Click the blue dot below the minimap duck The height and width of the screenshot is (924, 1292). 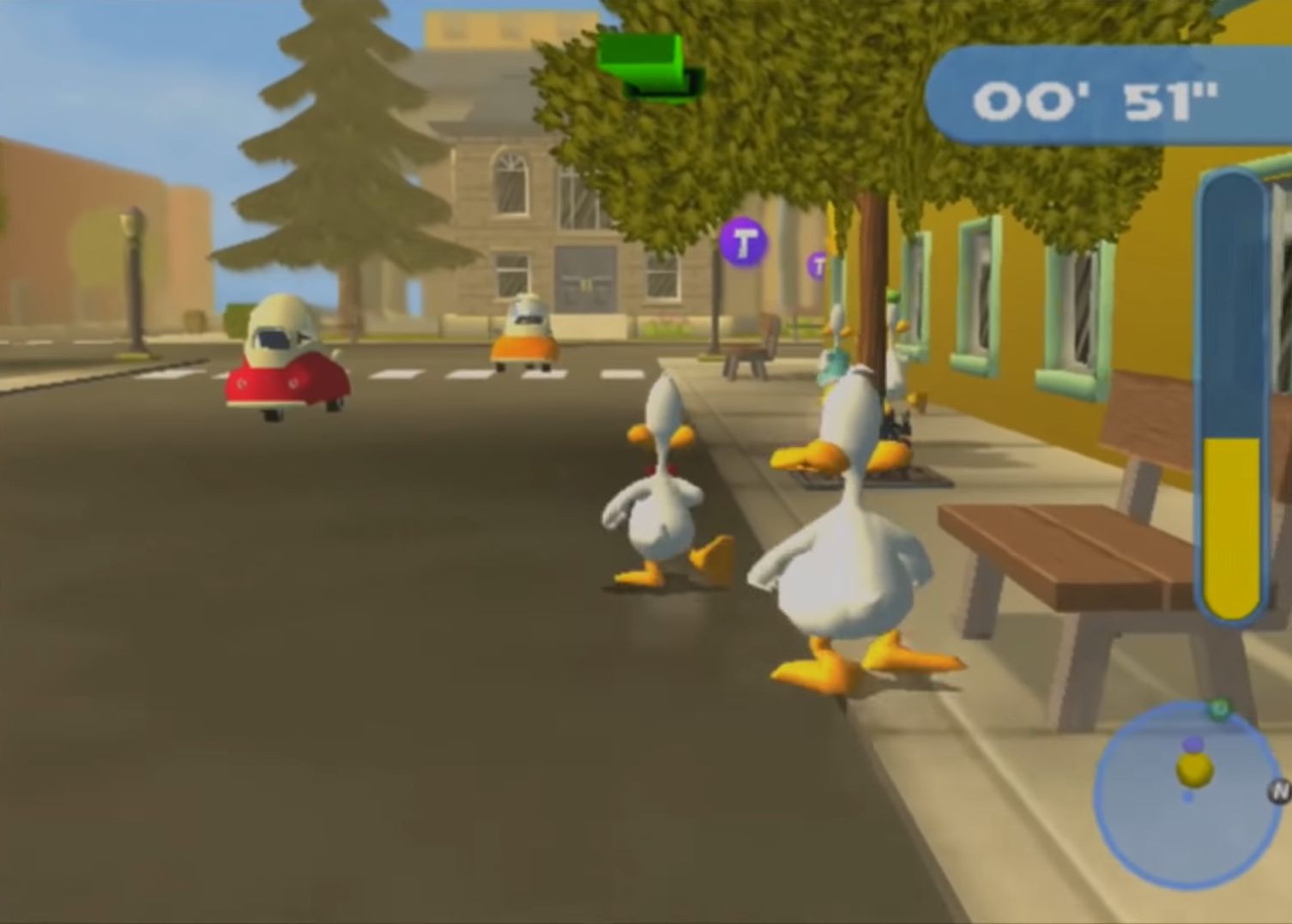click(x=1189, y=798)
